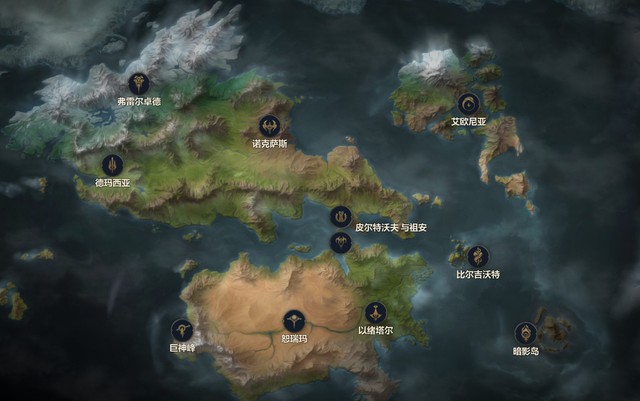
Task: Open the Noxus region marker (诺克萨斯)
Action: tap(269, 126)
